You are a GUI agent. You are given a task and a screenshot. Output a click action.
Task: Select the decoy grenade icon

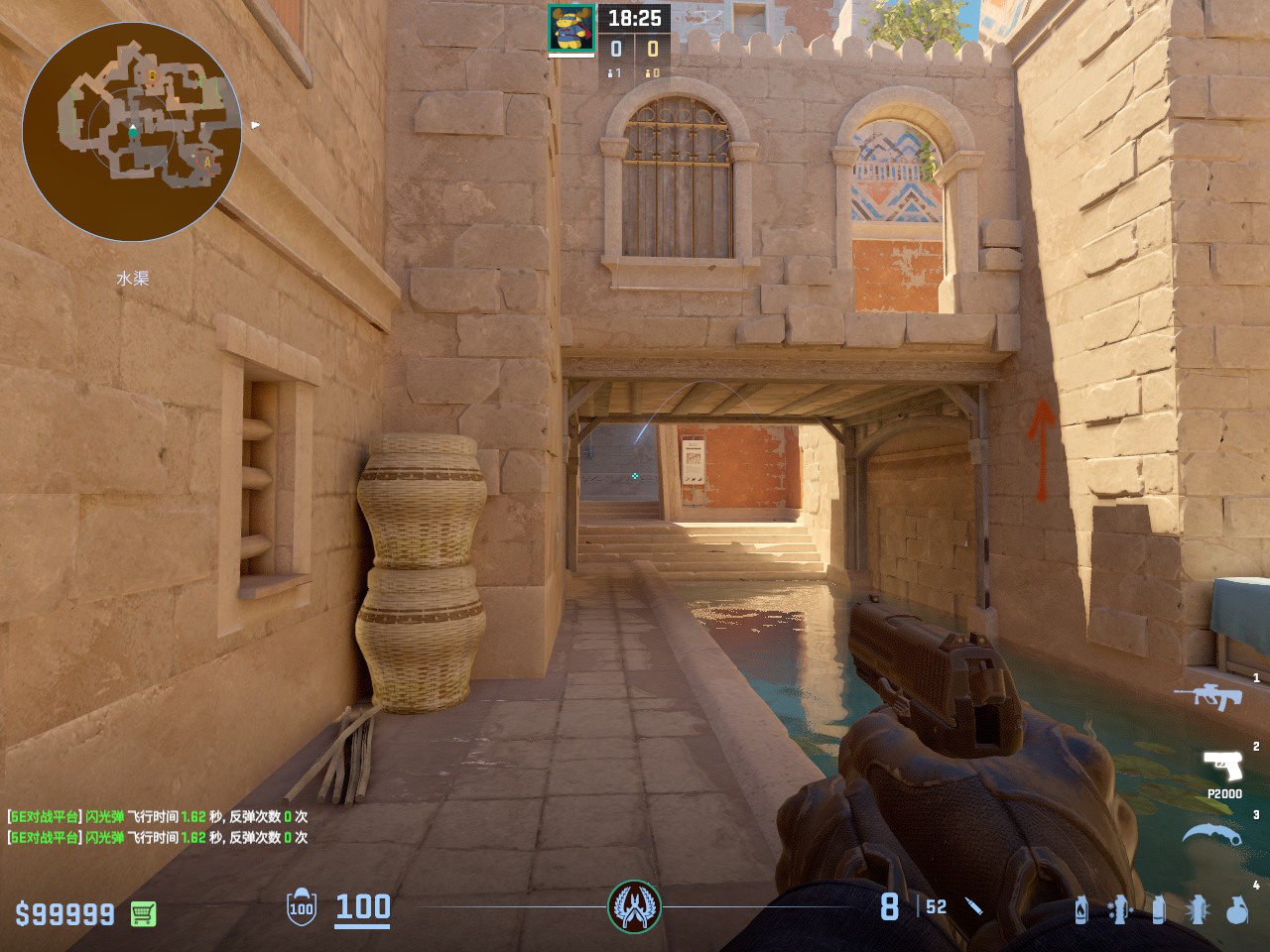1119,909
